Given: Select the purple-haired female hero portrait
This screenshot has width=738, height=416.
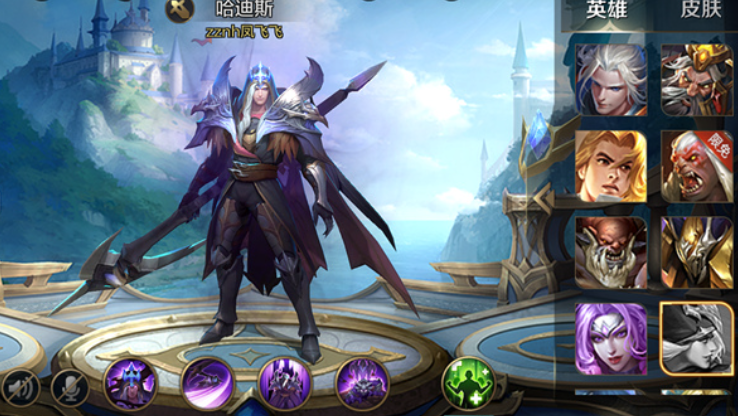Looking at the screenshot, I should pos(611,339).
